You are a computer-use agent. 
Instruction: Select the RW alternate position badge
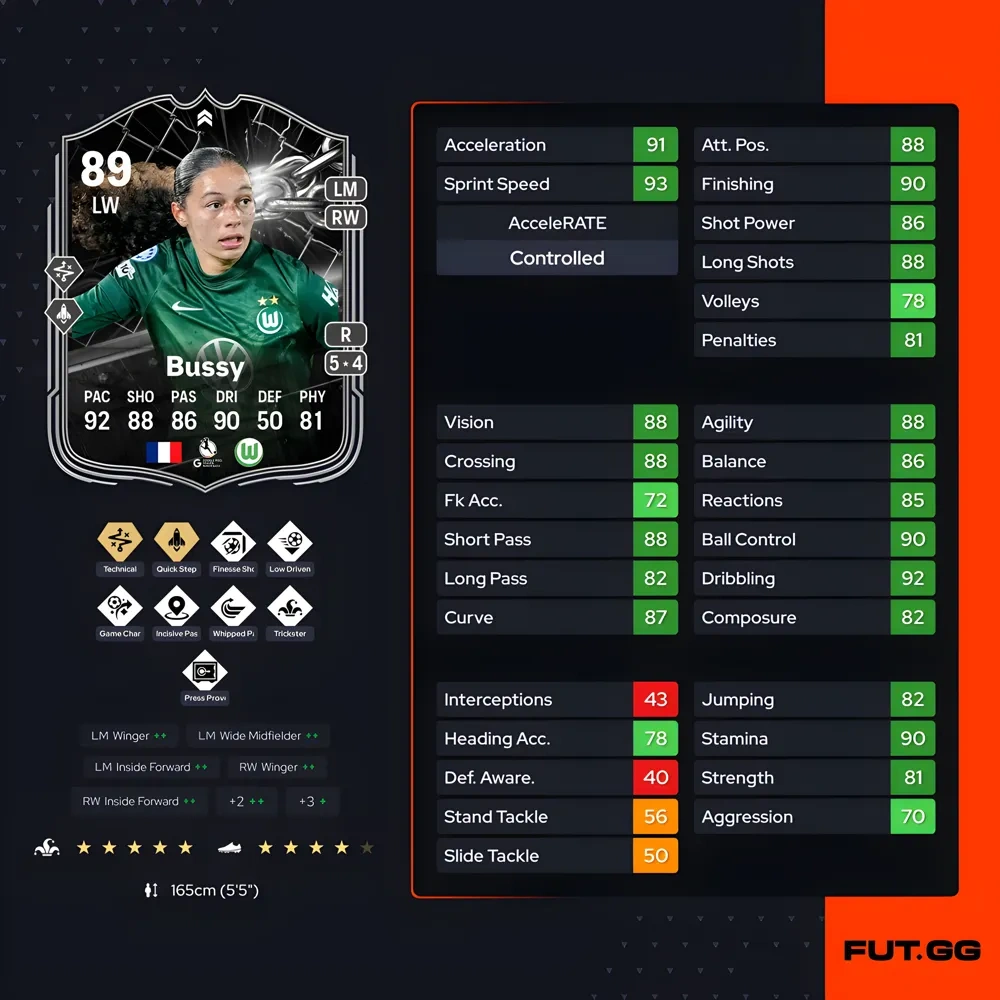[x=345, y=217]
